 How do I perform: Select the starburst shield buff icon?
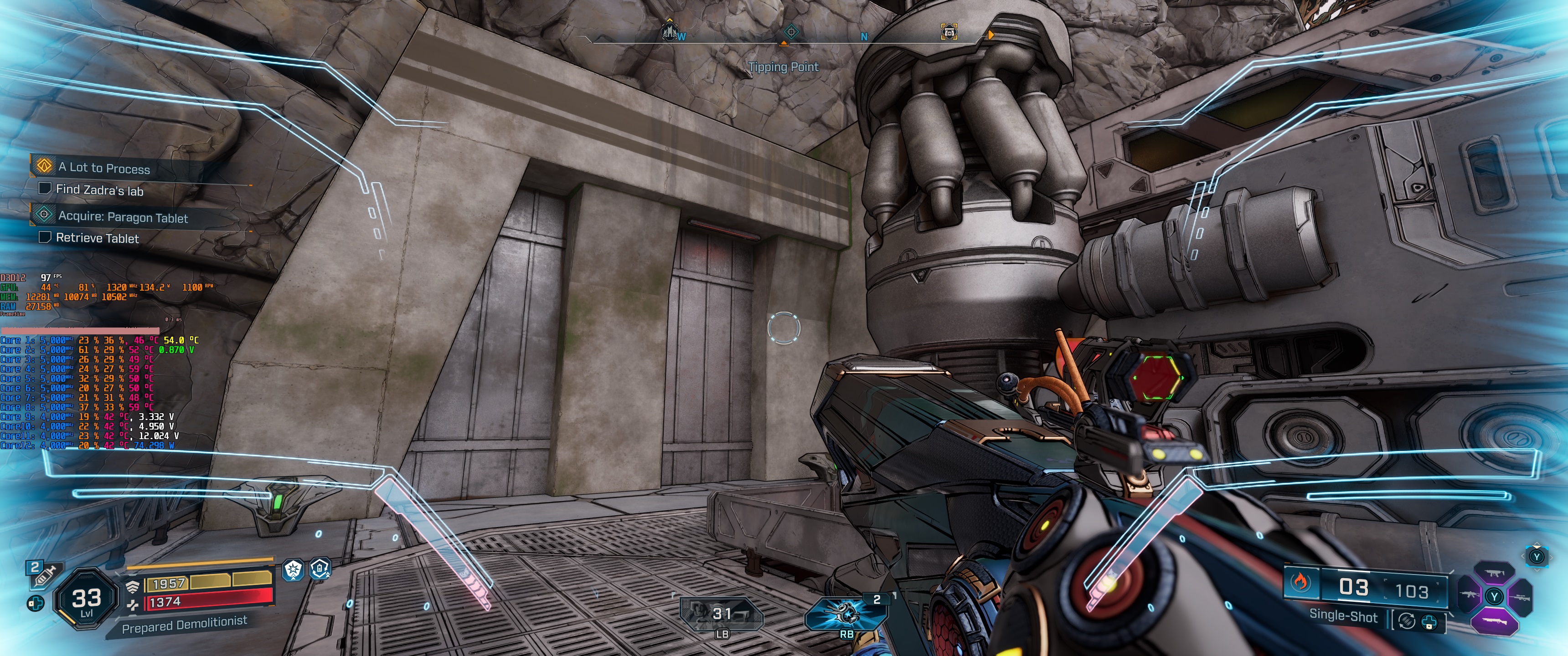point(294,569)
